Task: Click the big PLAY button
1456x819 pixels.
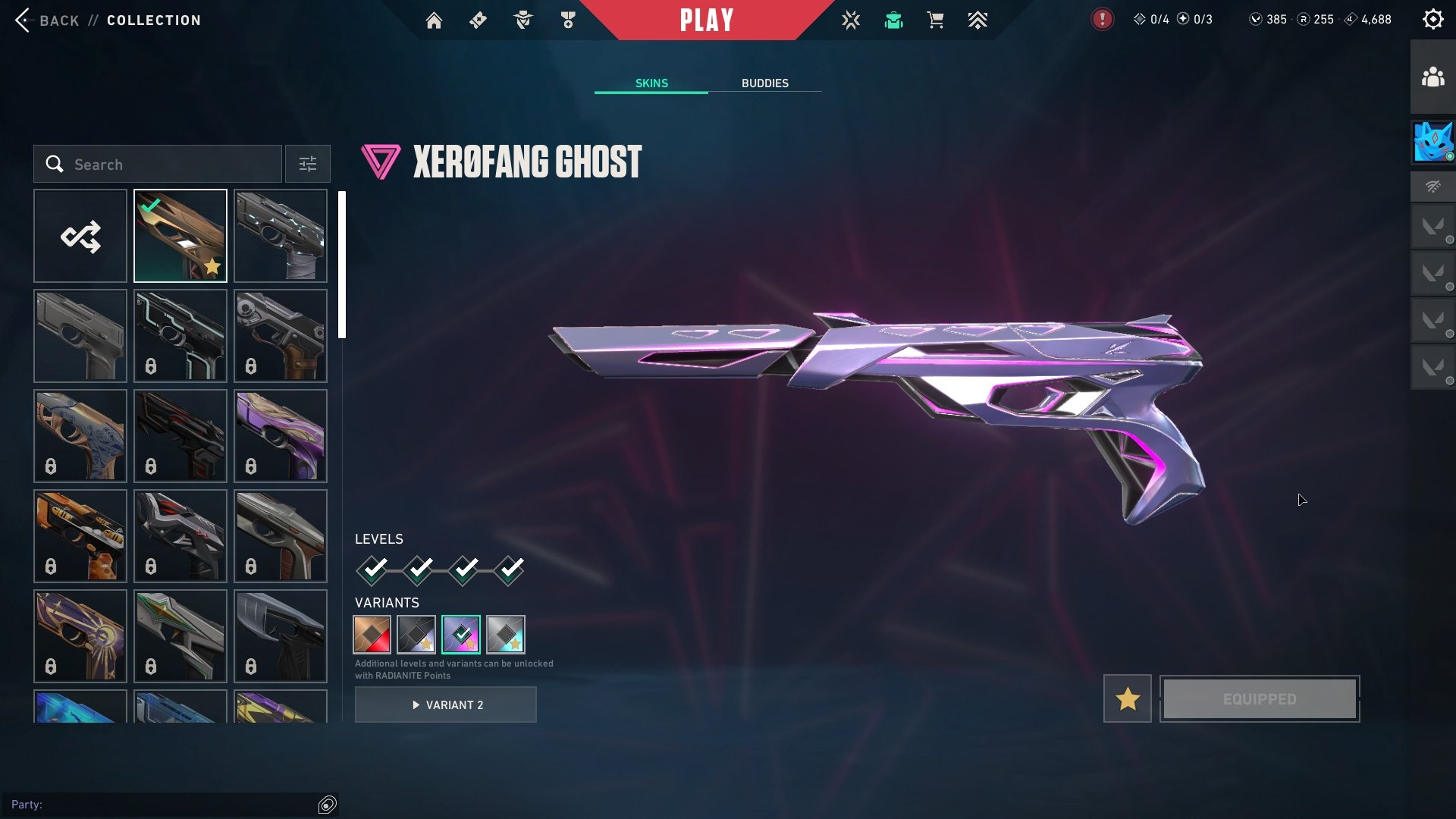Action: point(707,20)
